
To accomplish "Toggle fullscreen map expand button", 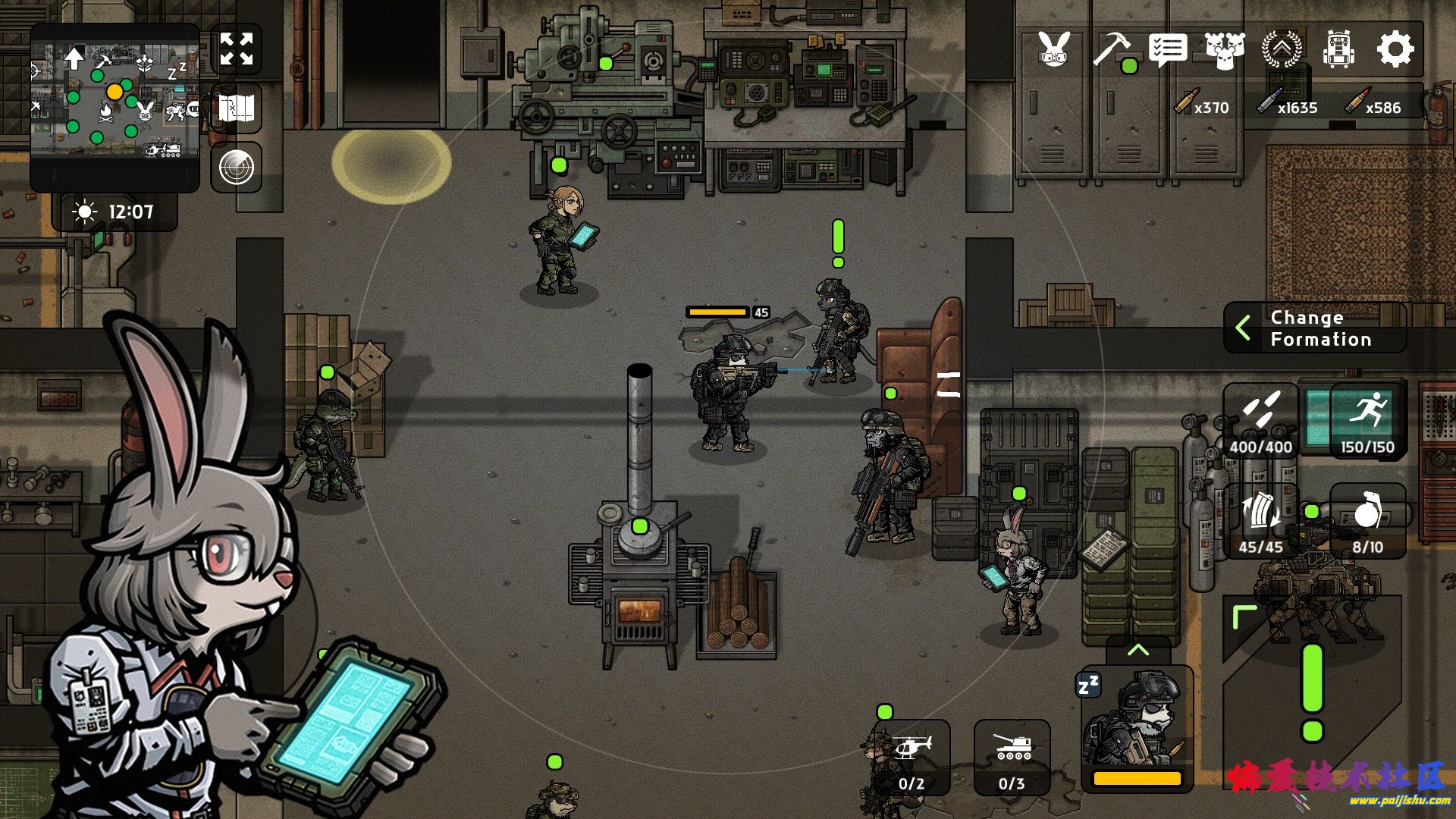I will point(237,49).
